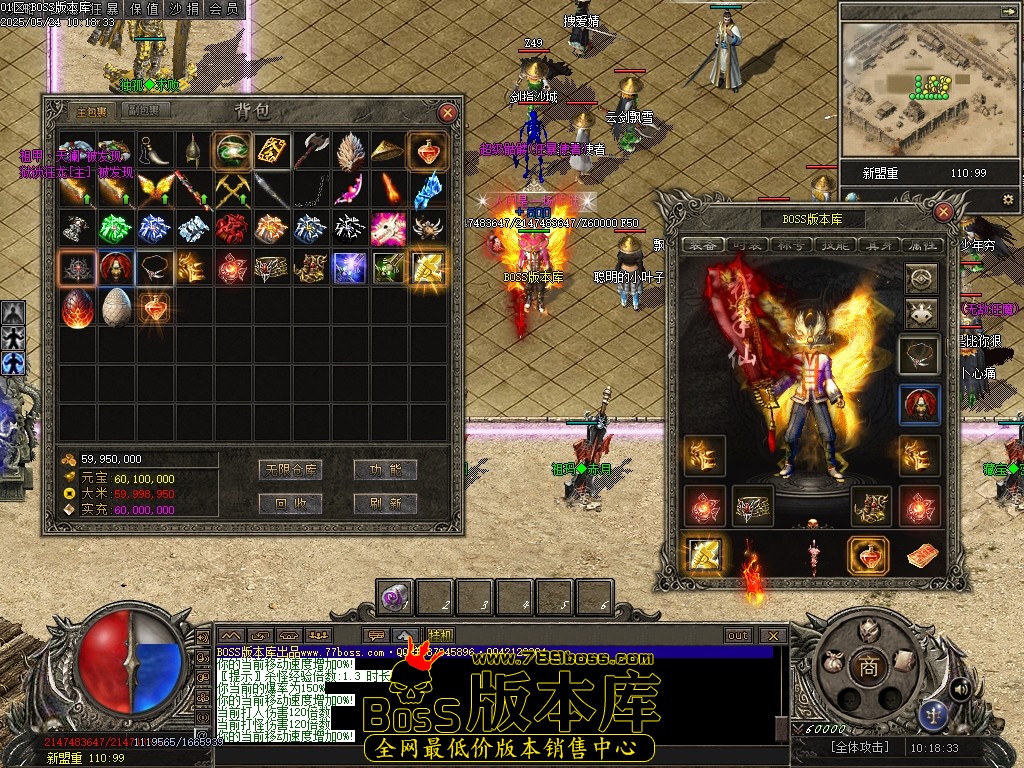Select the pink dragon skull item
1024x768 pixels.
pos(389,228)
